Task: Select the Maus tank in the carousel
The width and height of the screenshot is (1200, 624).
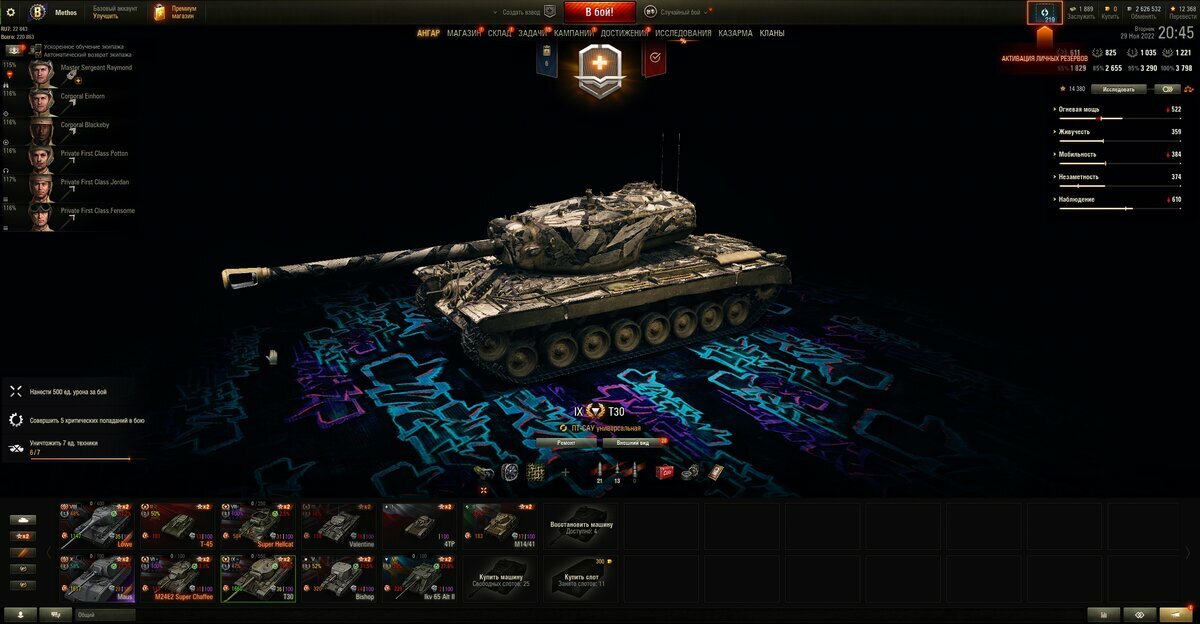Action: click(x=96, y=578)
